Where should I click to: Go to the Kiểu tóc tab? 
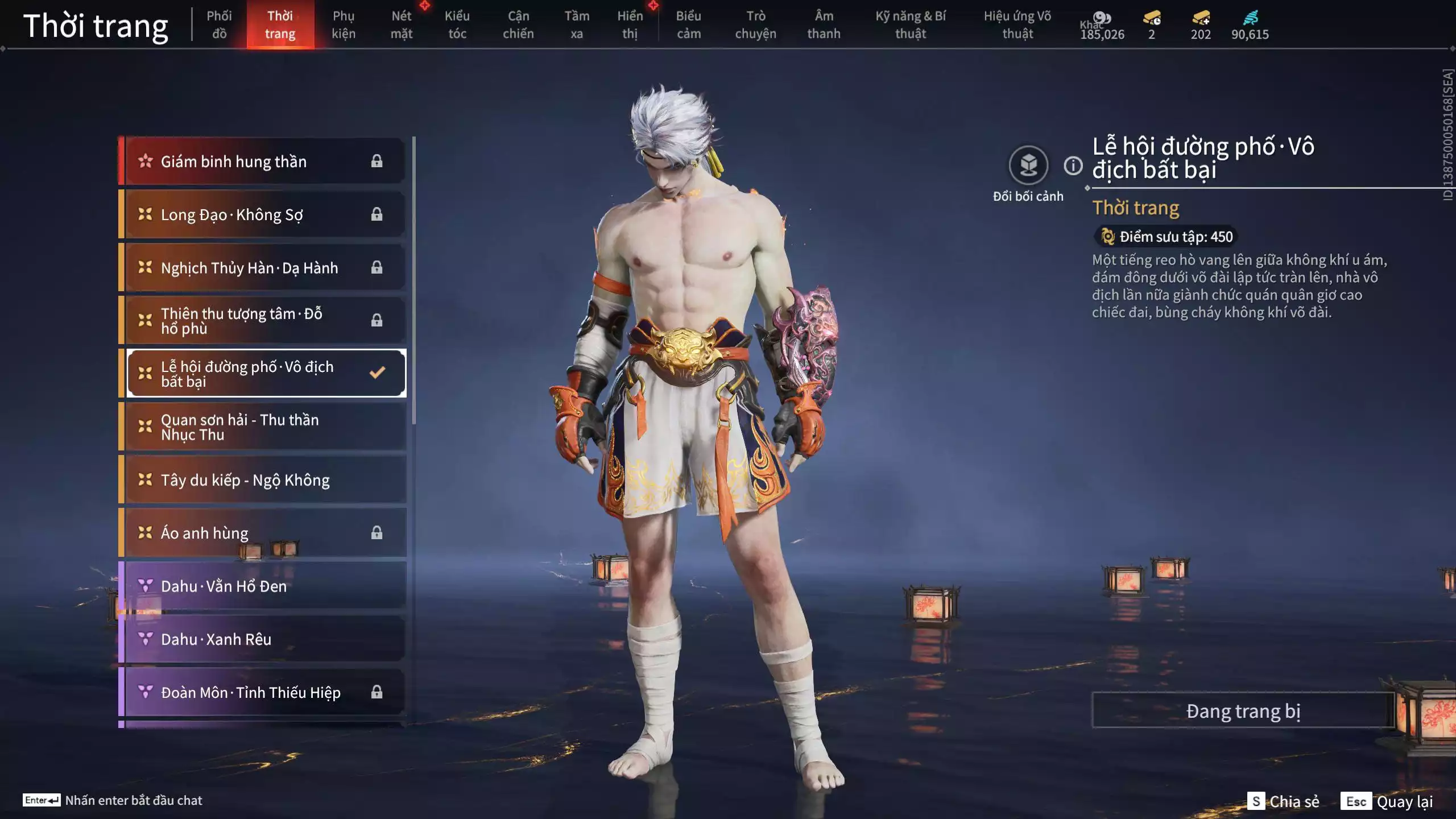(457, 24)
